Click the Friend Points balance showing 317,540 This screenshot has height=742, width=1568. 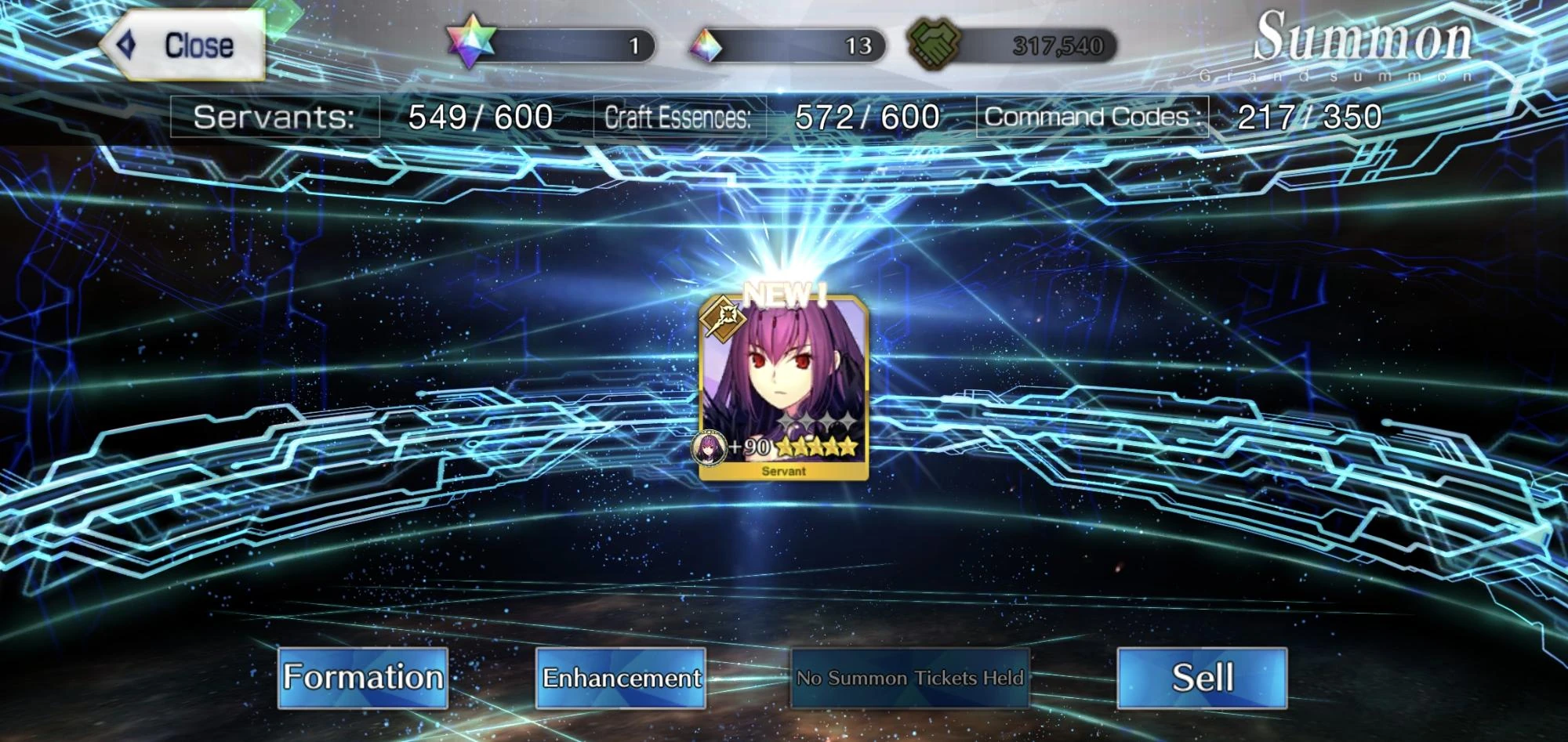[x=1058, y=45]
